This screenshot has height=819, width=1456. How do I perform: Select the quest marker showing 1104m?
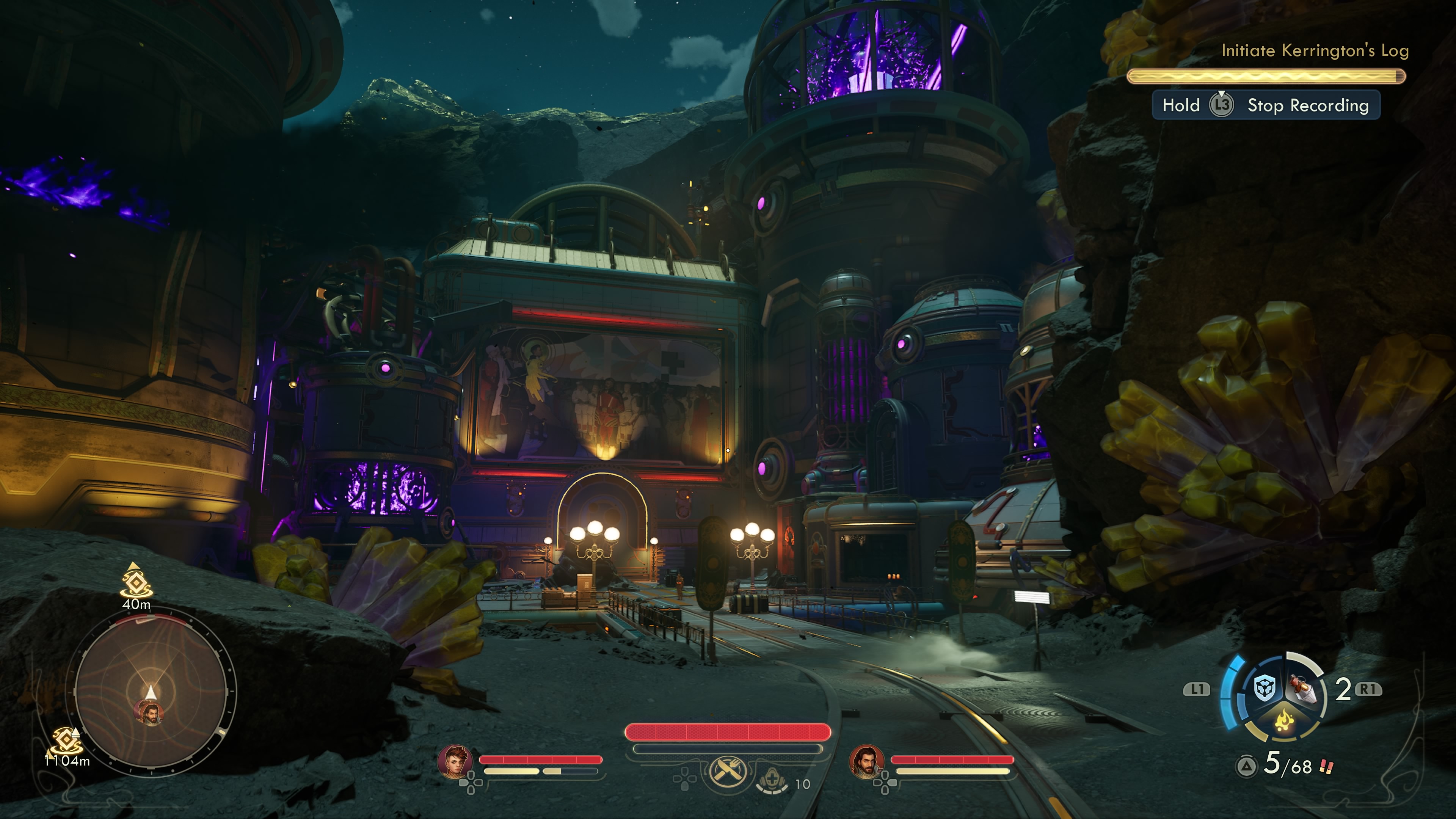click(66, 739)
